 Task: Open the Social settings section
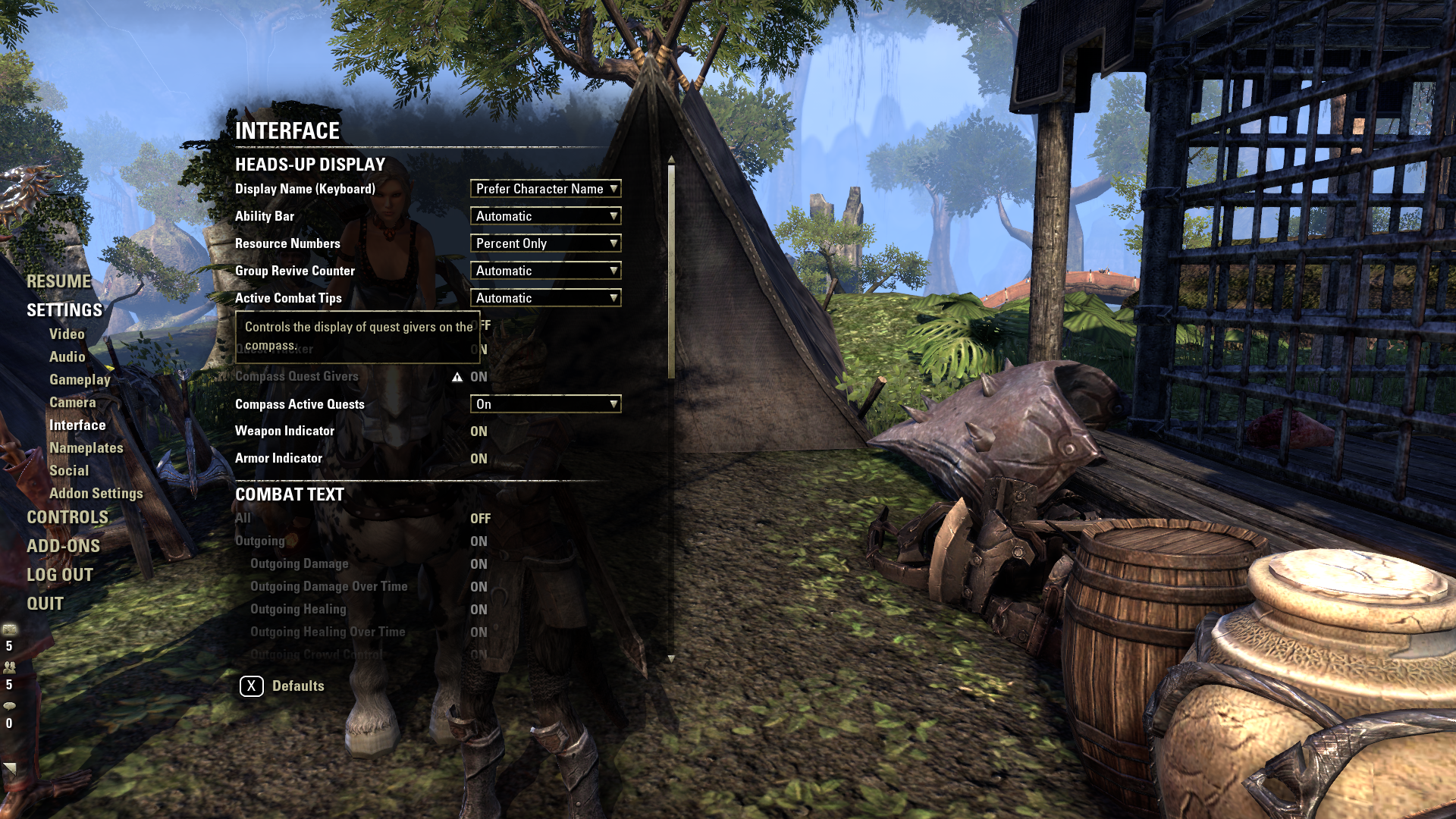point(69,470)
